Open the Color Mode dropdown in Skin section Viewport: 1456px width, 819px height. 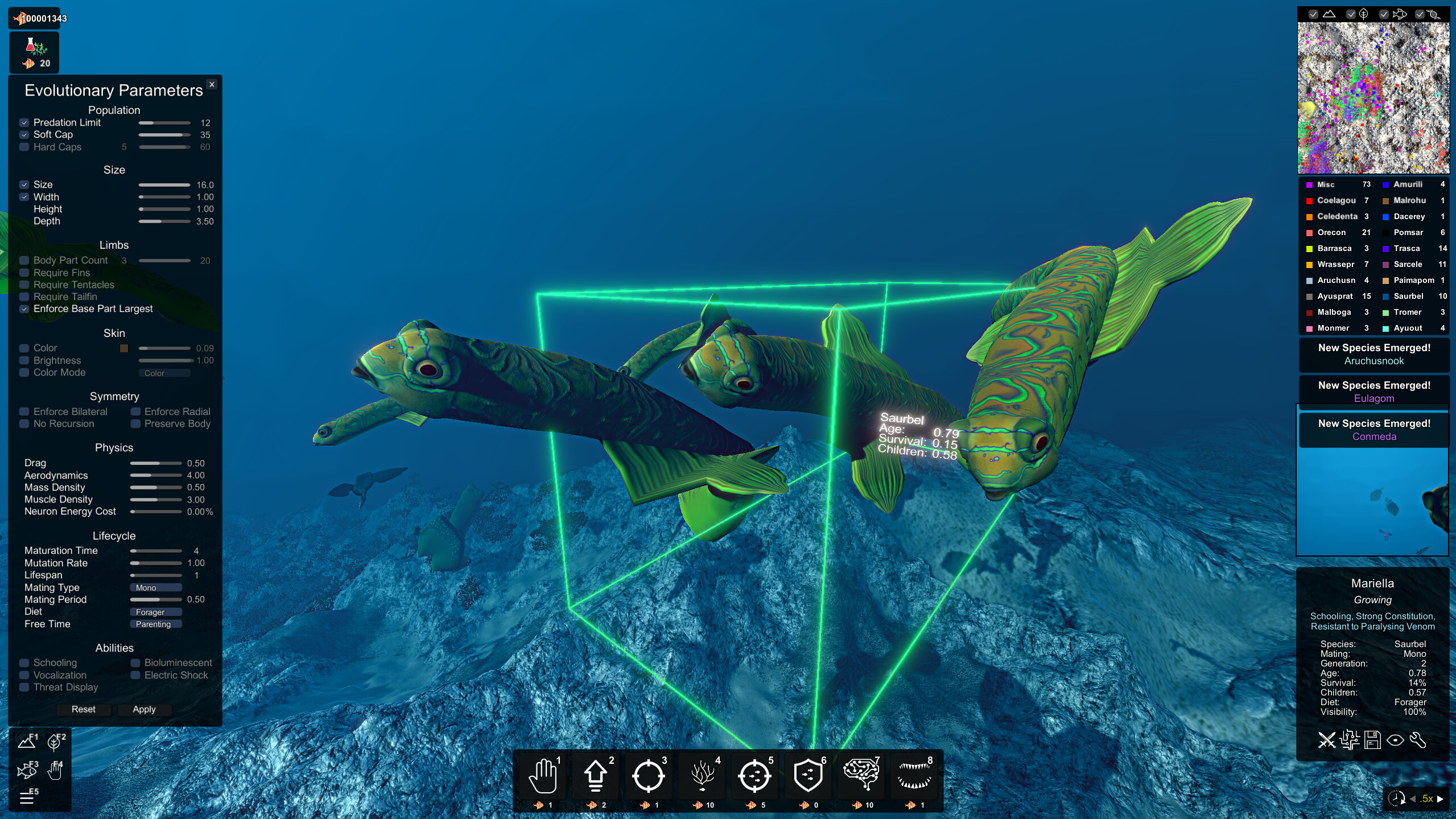pyautogui.click(x=164, y=373)
